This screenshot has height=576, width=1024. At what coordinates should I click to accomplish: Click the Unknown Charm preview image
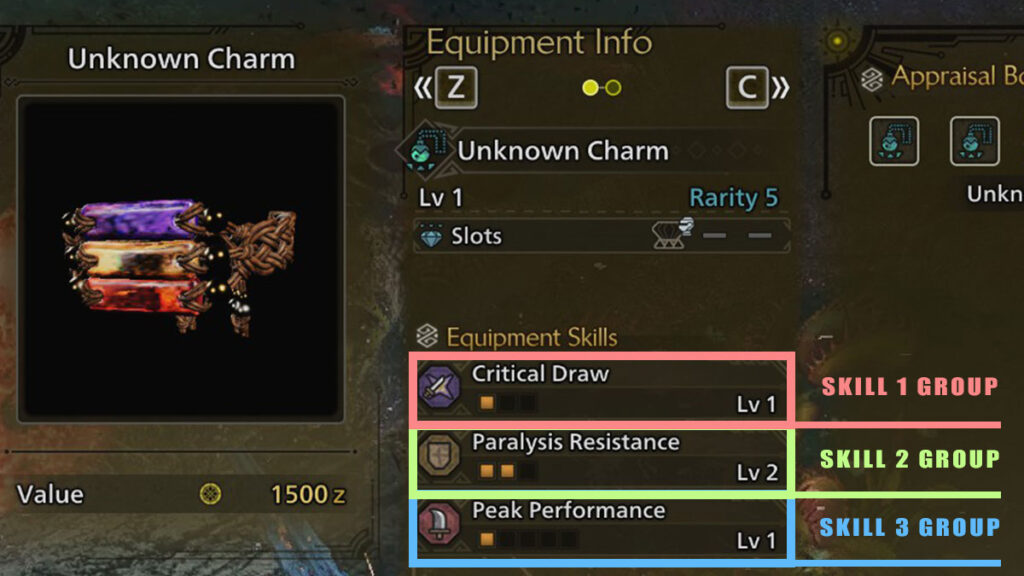click(x=182, y=258)
